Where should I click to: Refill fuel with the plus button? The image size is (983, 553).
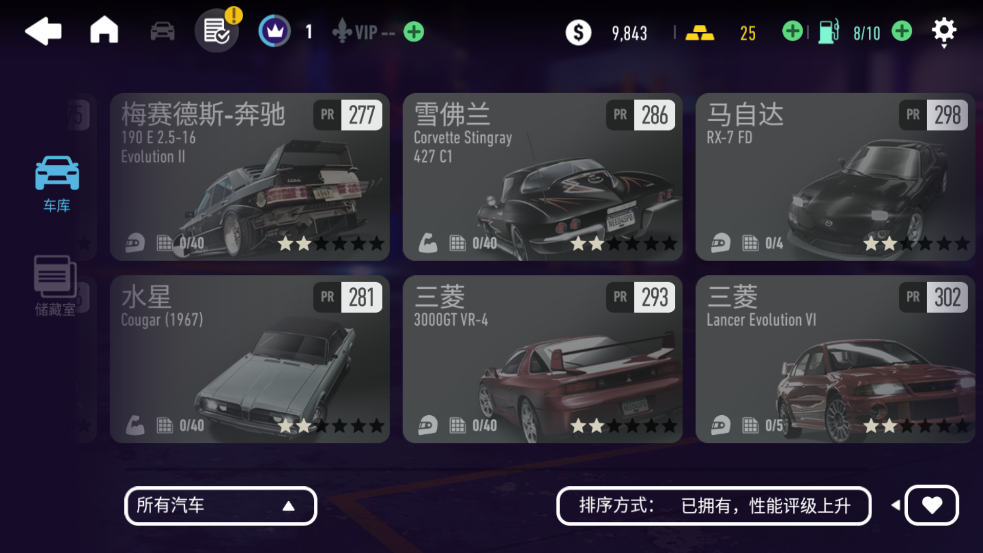pos(901,32)
